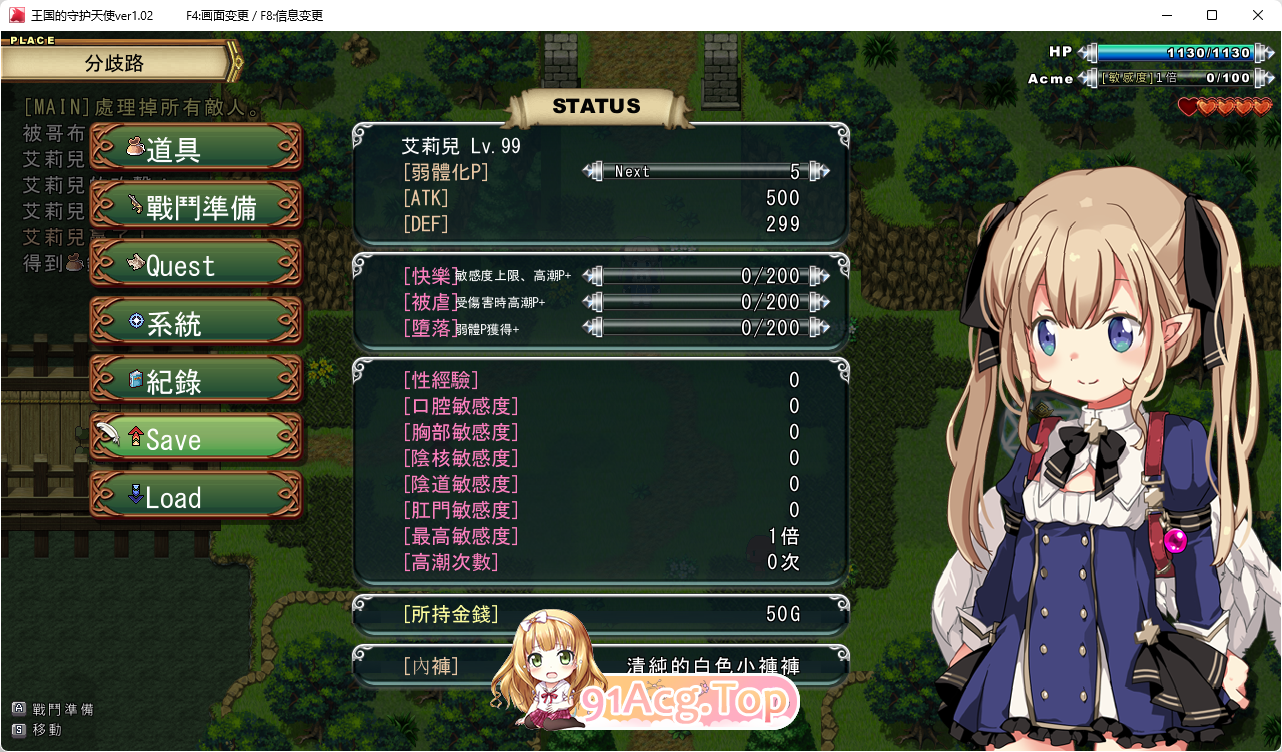Click the gear icon on the 系統 button

(x=134, y=322)
